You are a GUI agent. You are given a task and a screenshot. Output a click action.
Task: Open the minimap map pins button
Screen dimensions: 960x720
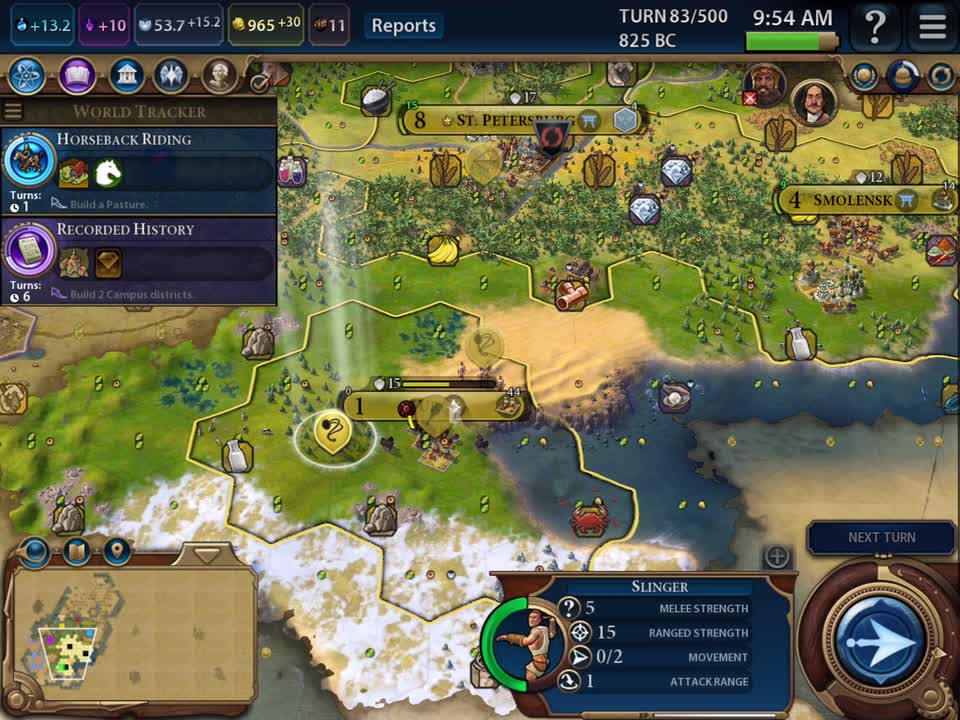[x=117, y=550]
